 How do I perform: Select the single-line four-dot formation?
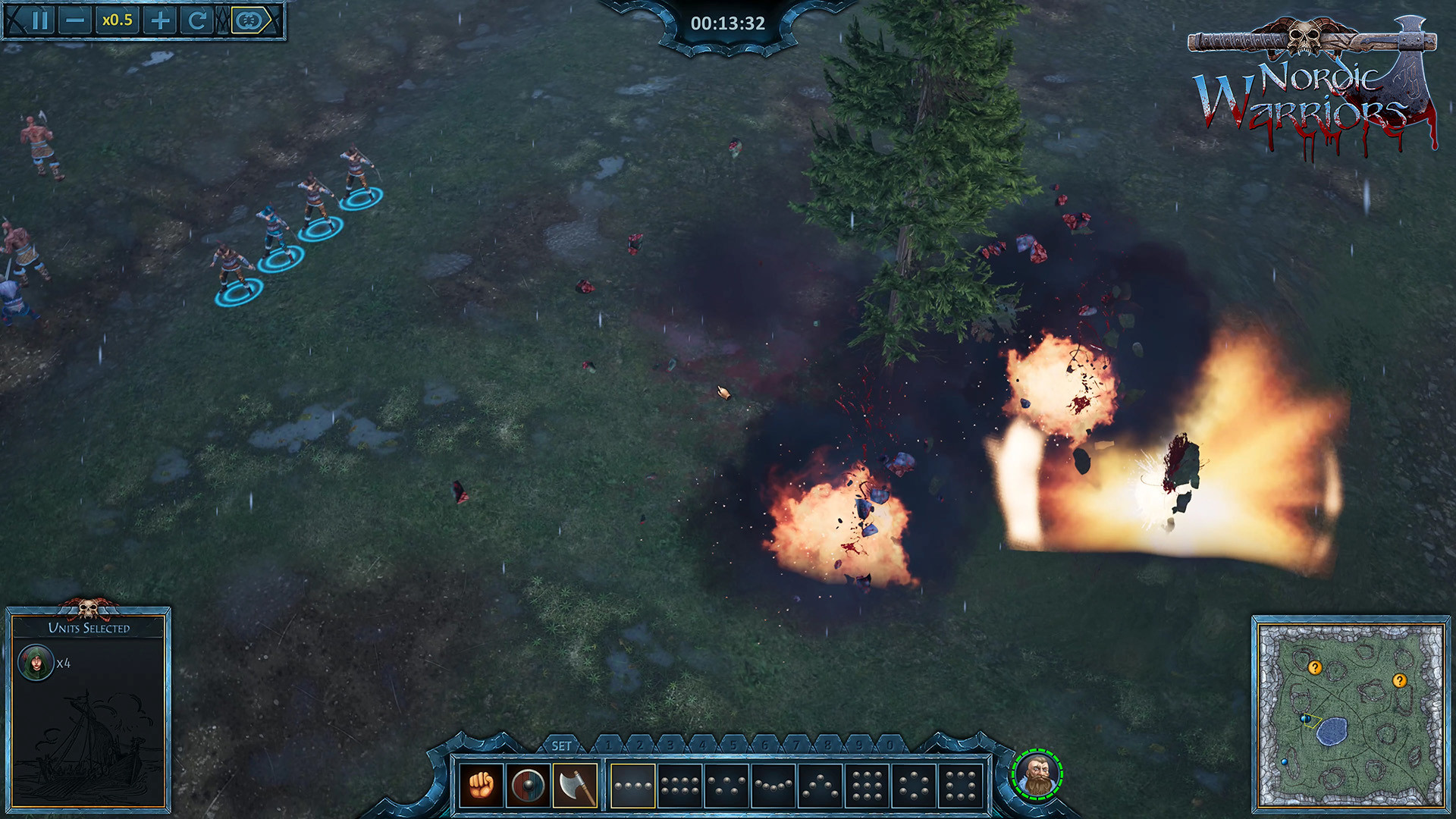coord(633,785)
